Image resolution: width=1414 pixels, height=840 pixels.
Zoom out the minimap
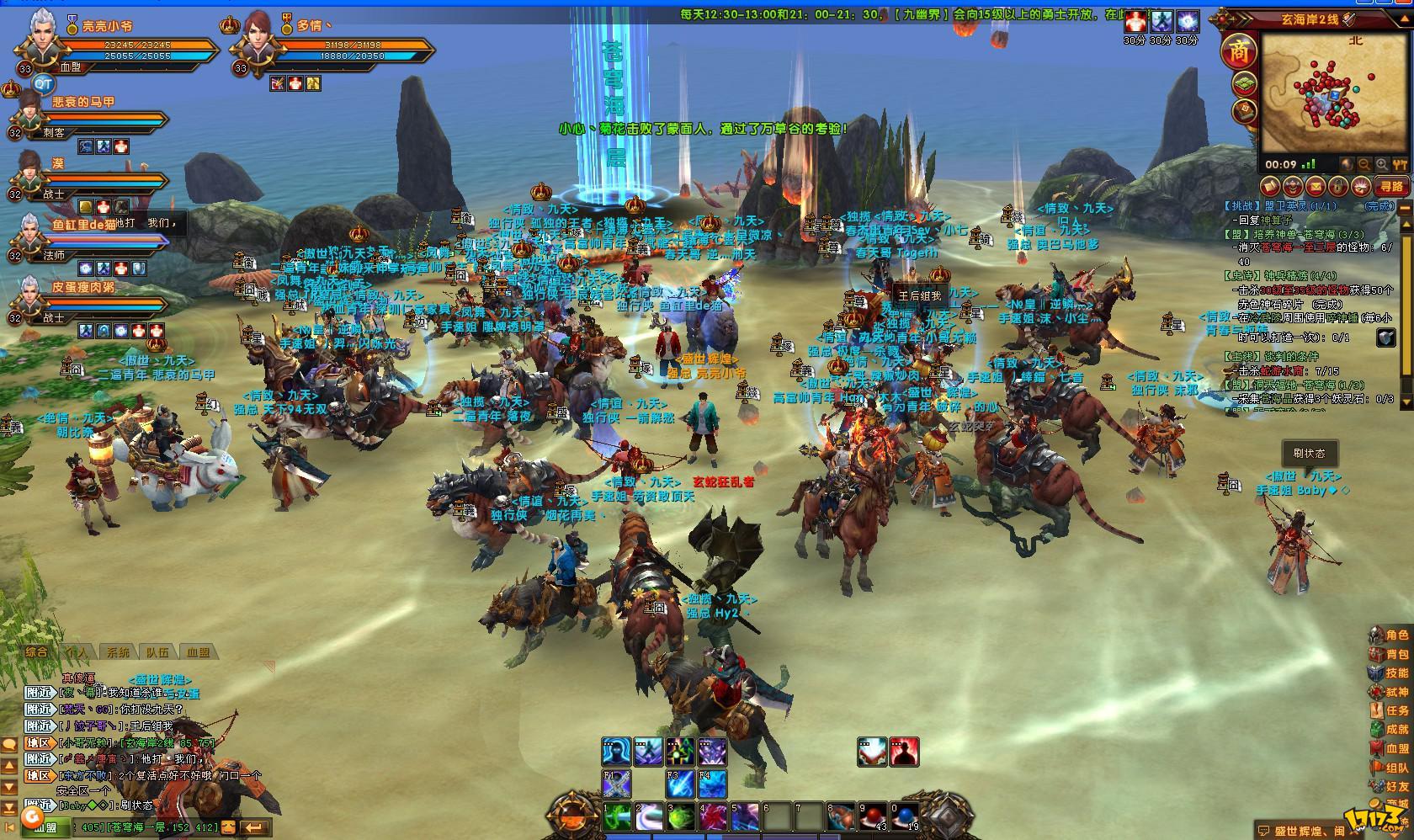pyautogui.click(x=1363, y=166)
